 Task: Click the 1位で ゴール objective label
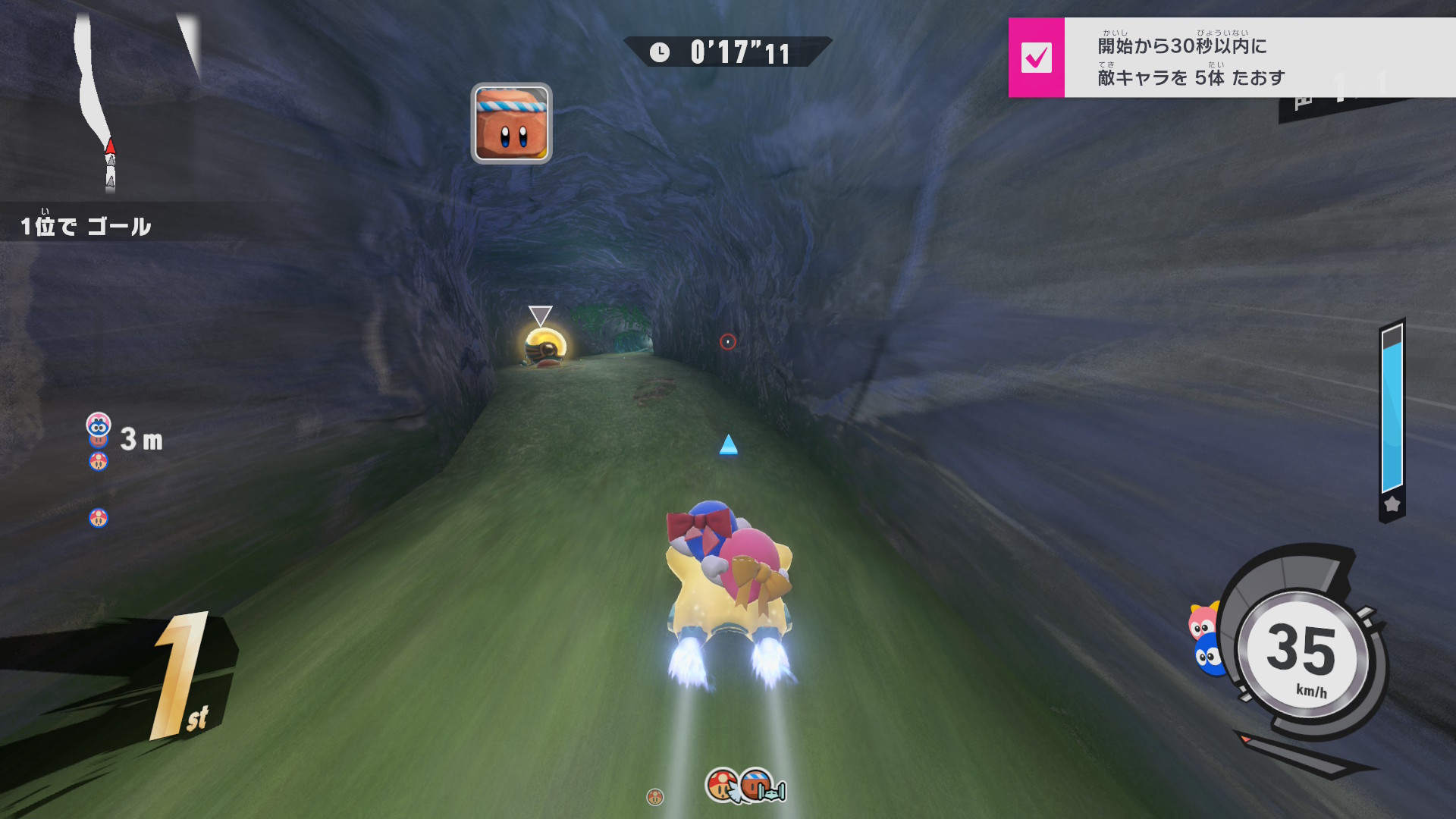(86, 225)
